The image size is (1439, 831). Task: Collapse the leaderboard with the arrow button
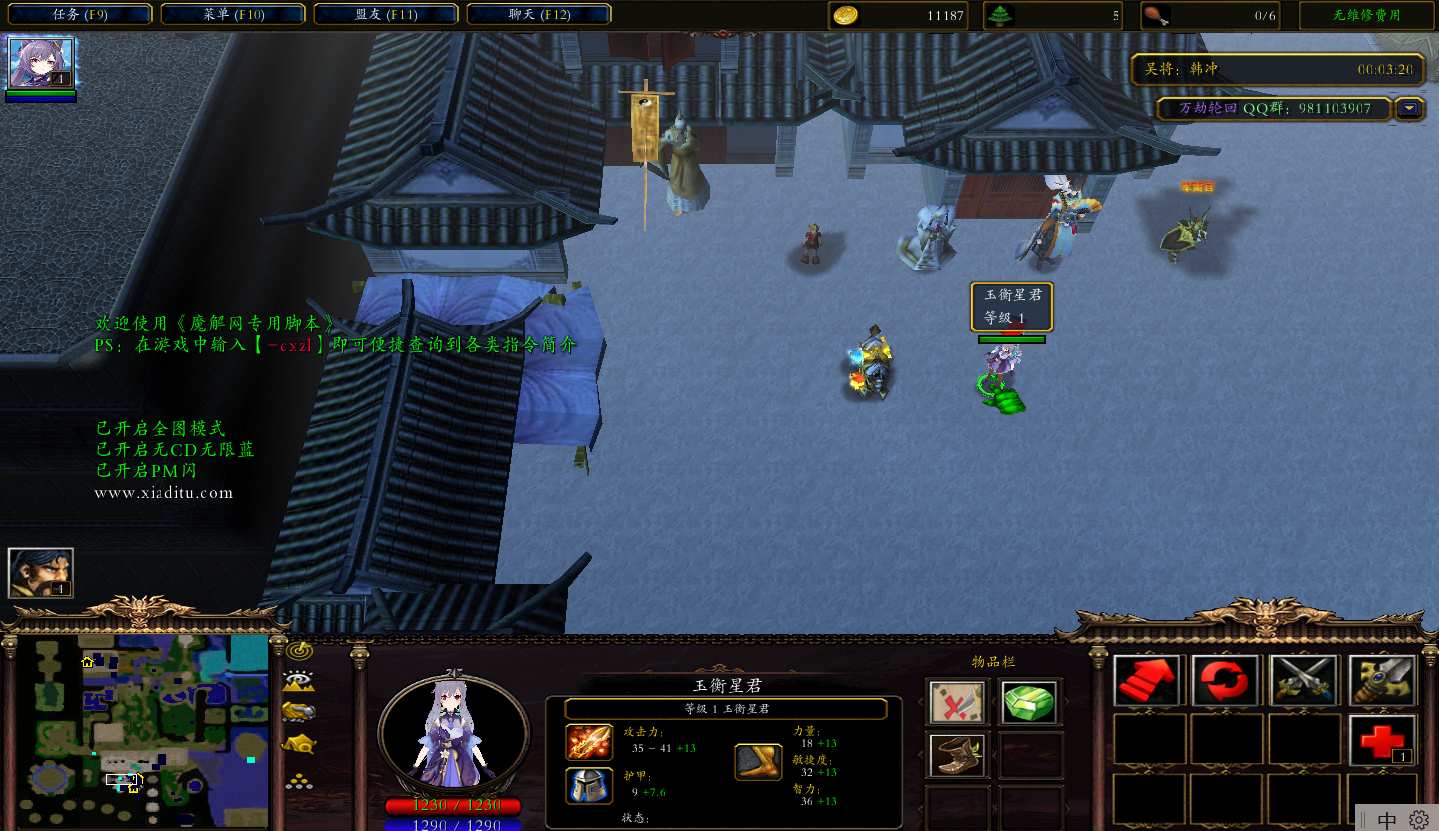(x=1410, y=108)
